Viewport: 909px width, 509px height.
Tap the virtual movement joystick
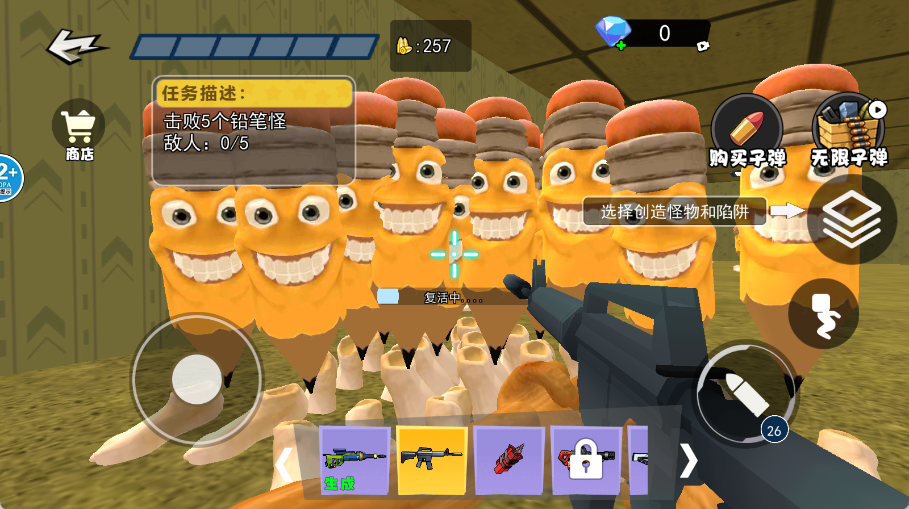click(x=196, y=380)
